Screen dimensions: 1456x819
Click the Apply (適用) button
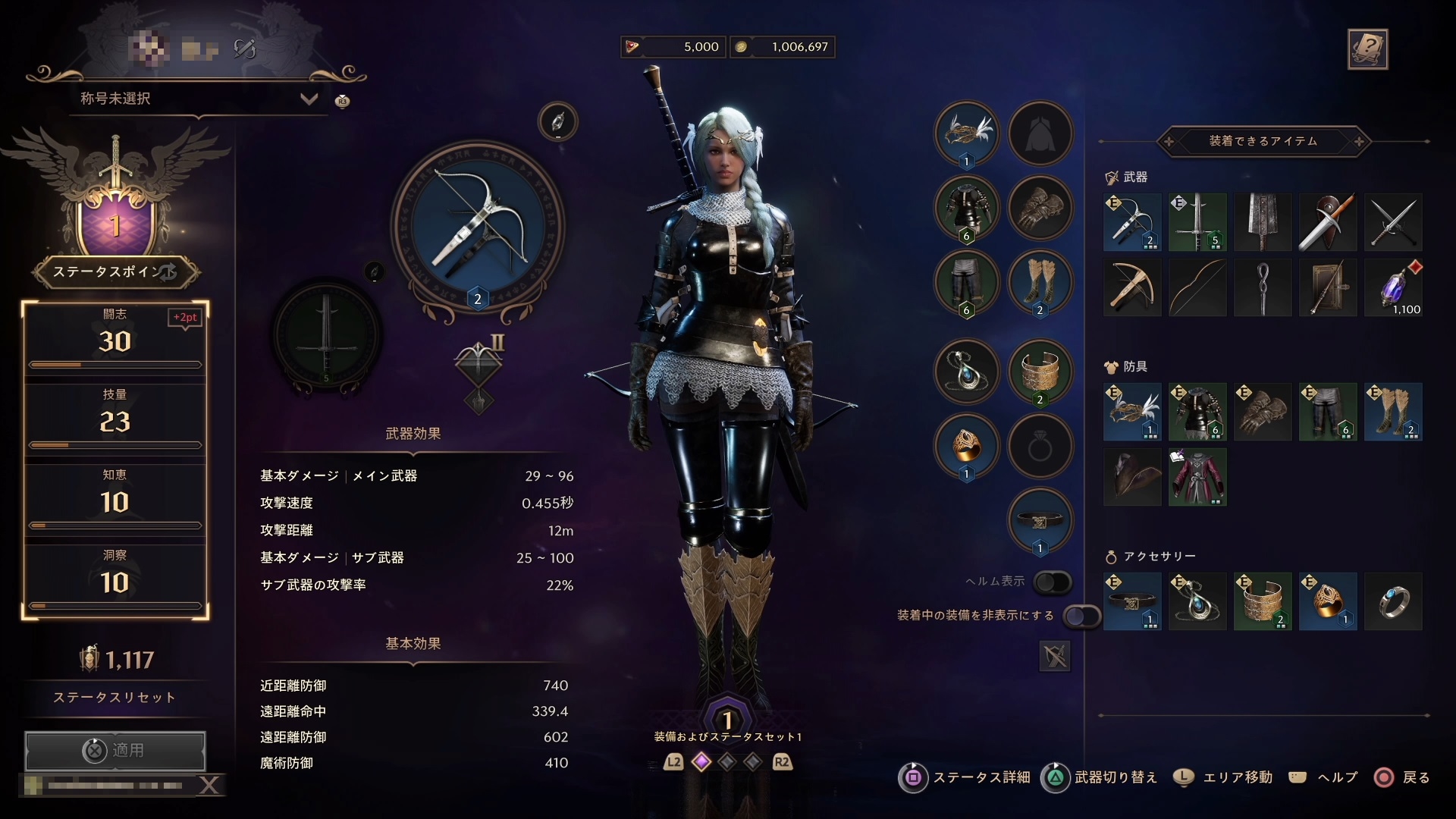115,750
